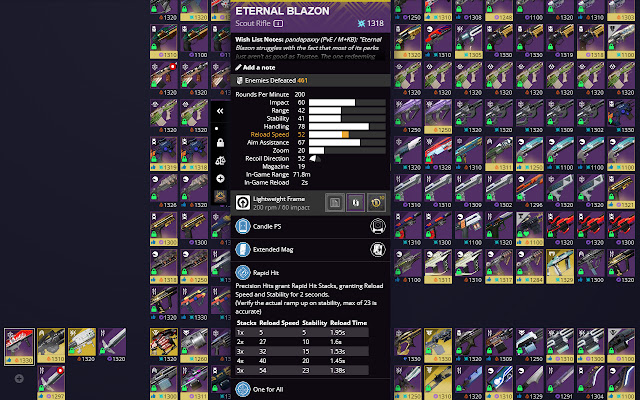Select the equipped 1330 weapon with red banner

tap(19, 343)
